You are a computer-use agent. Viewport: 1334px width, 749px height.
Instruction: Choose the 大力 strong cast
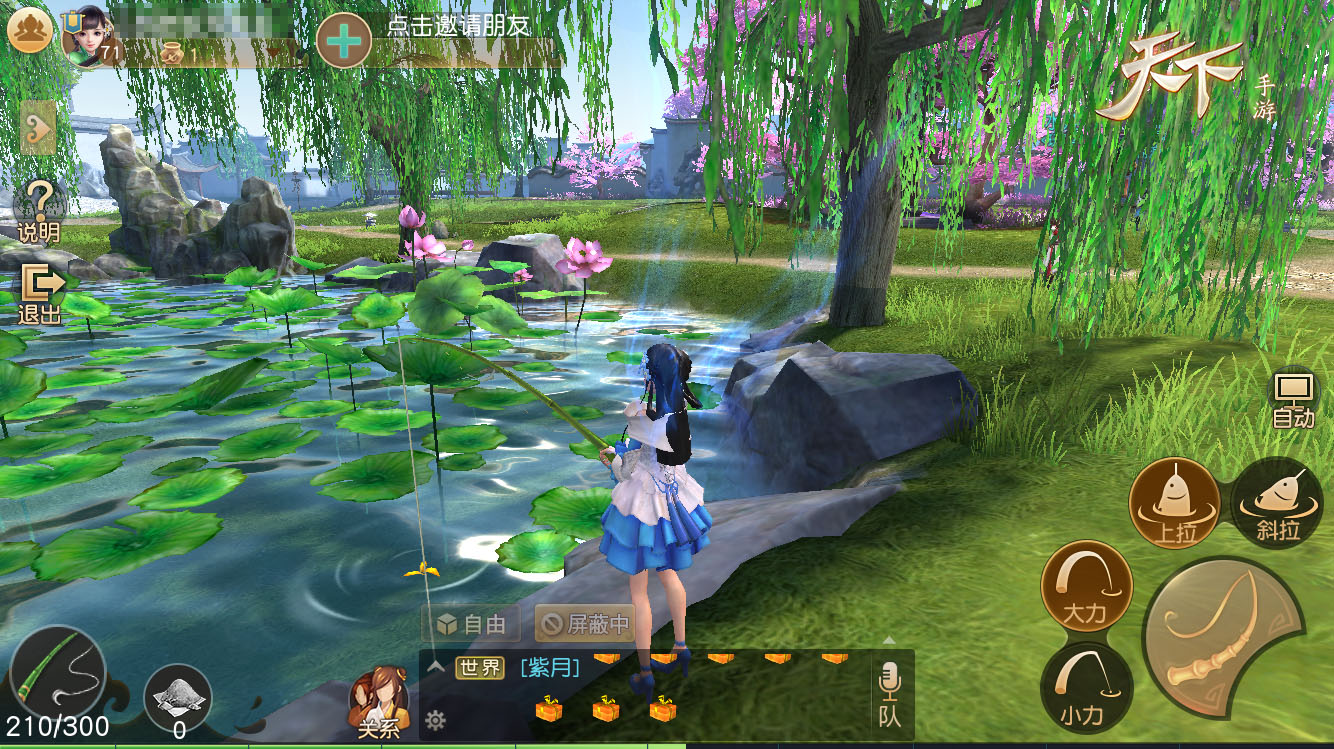click(x=1086, y=586)
